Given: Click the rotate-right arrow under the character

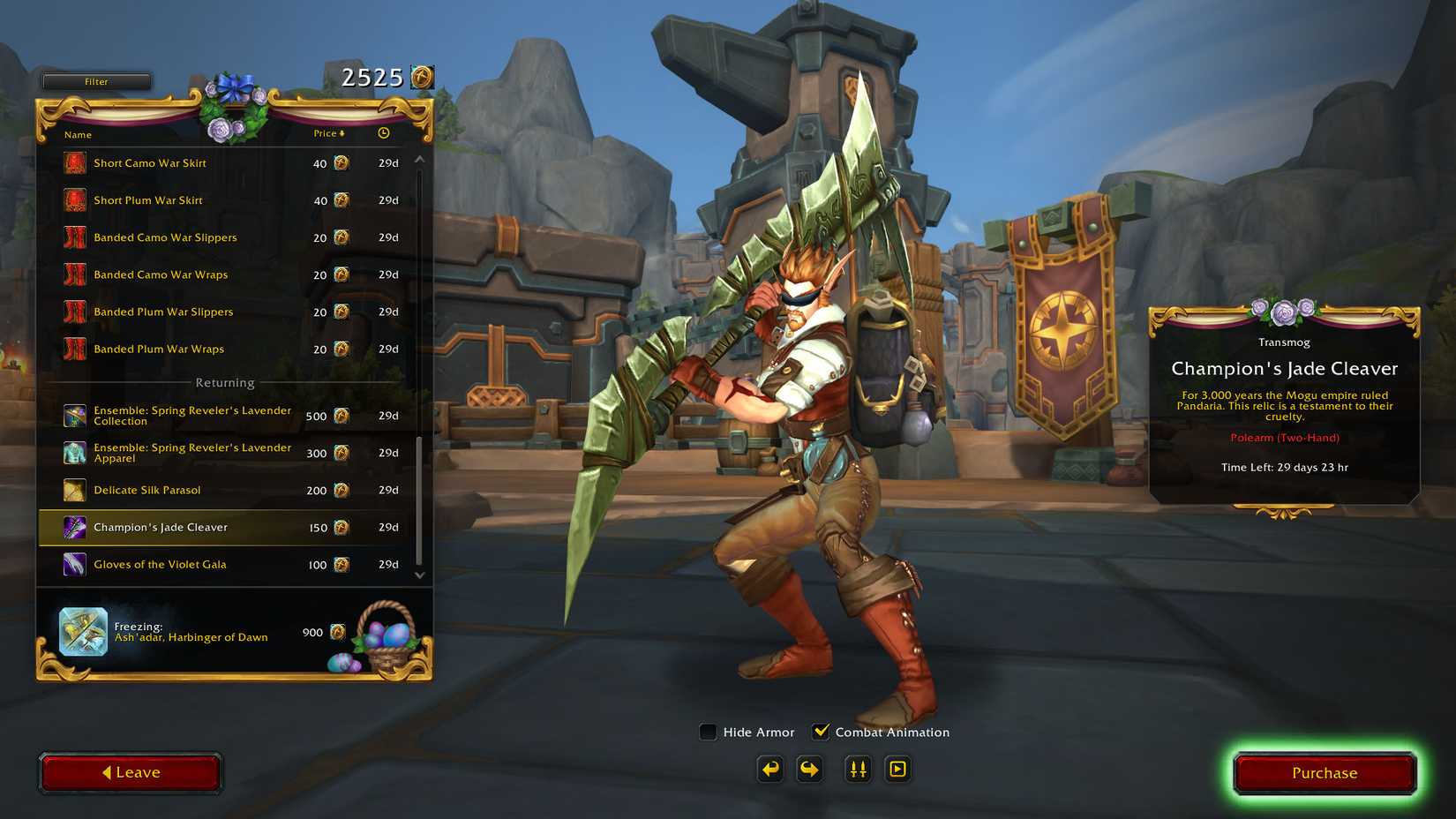Looking at the screenshot, I should coord(809,769).
